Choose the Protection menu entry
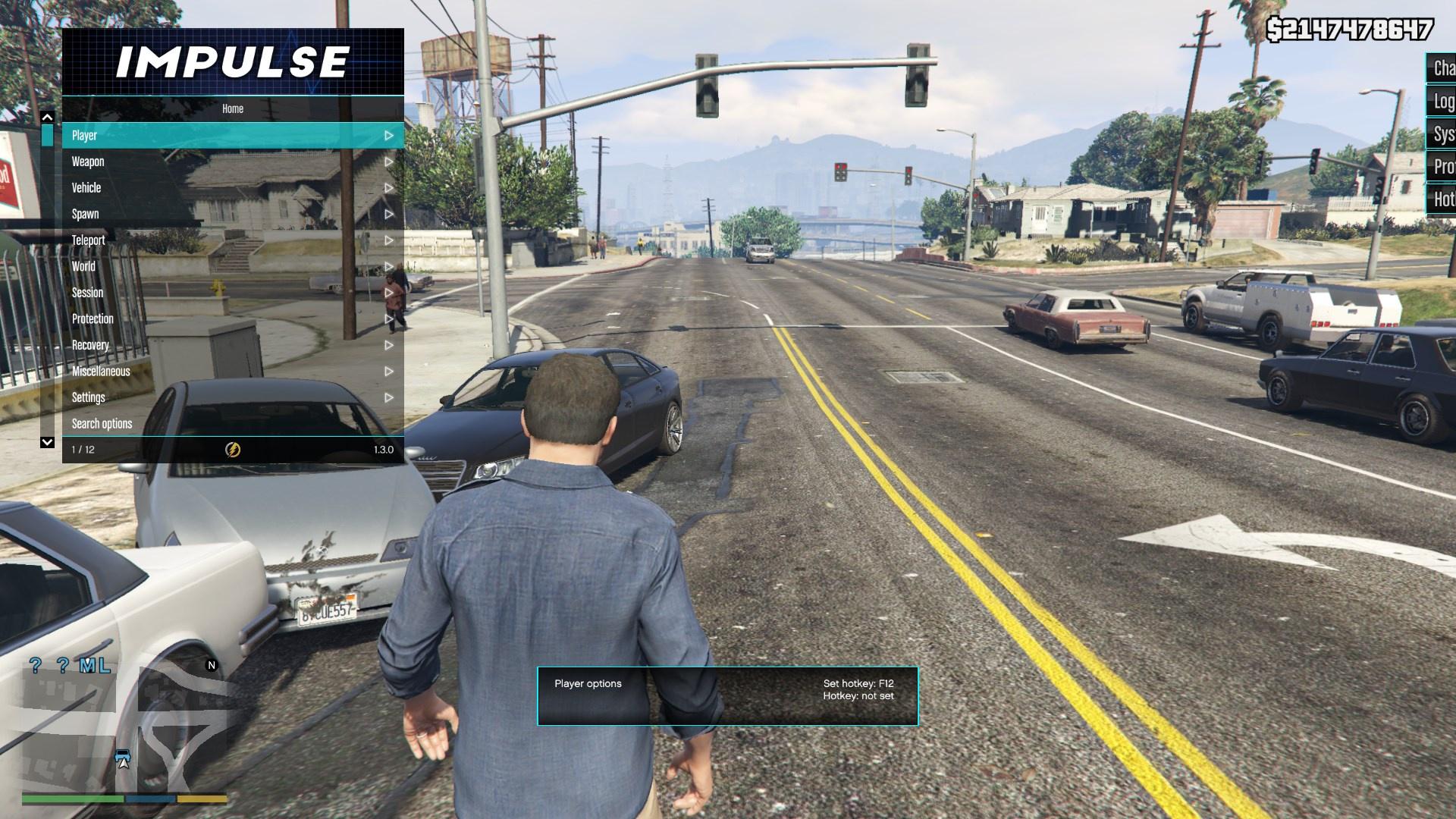Screen dimensions: 1456x819 point(232,319)
